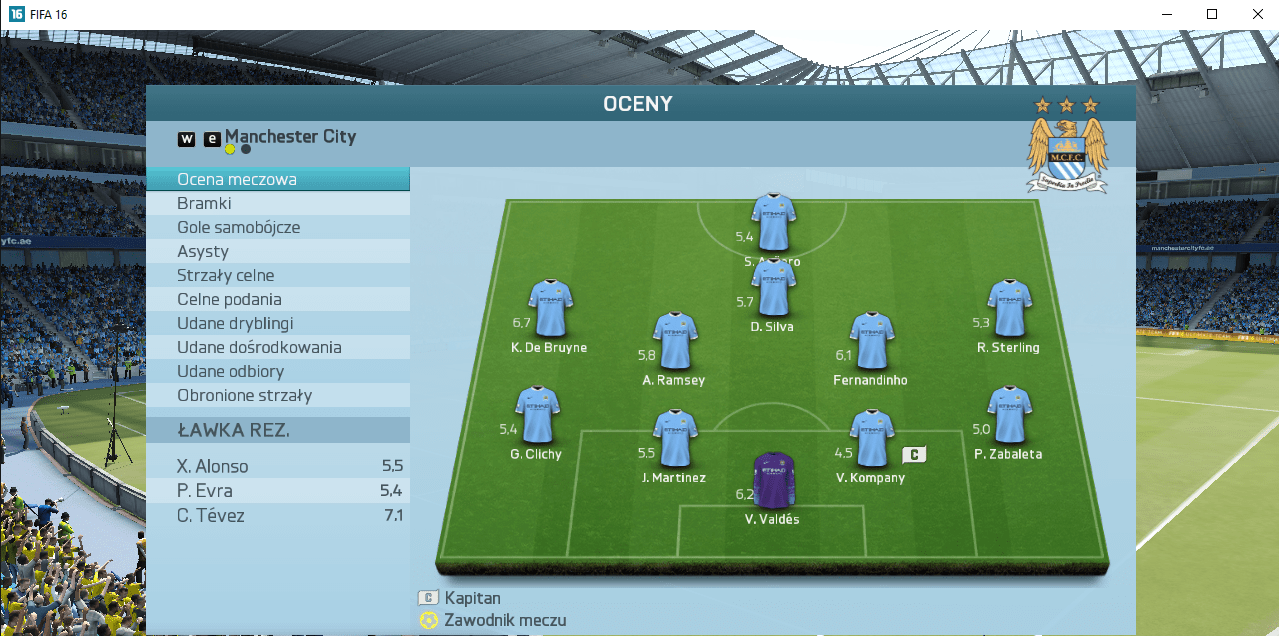Maximize the FIFA 16 window
Viewport: 1279px width, 636px height.
coord(1212,14)
